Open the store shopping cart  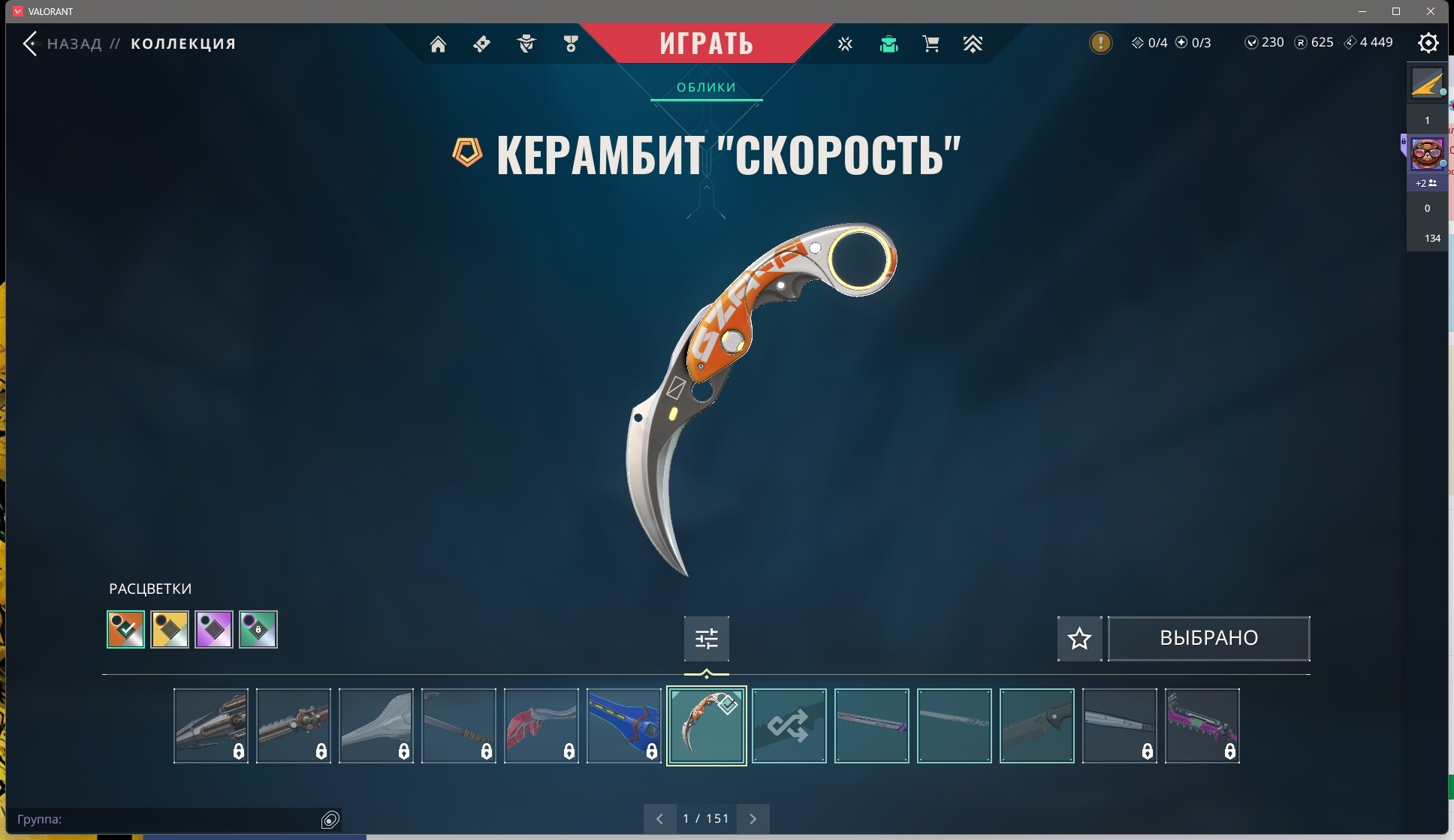[x=931, y=44]
